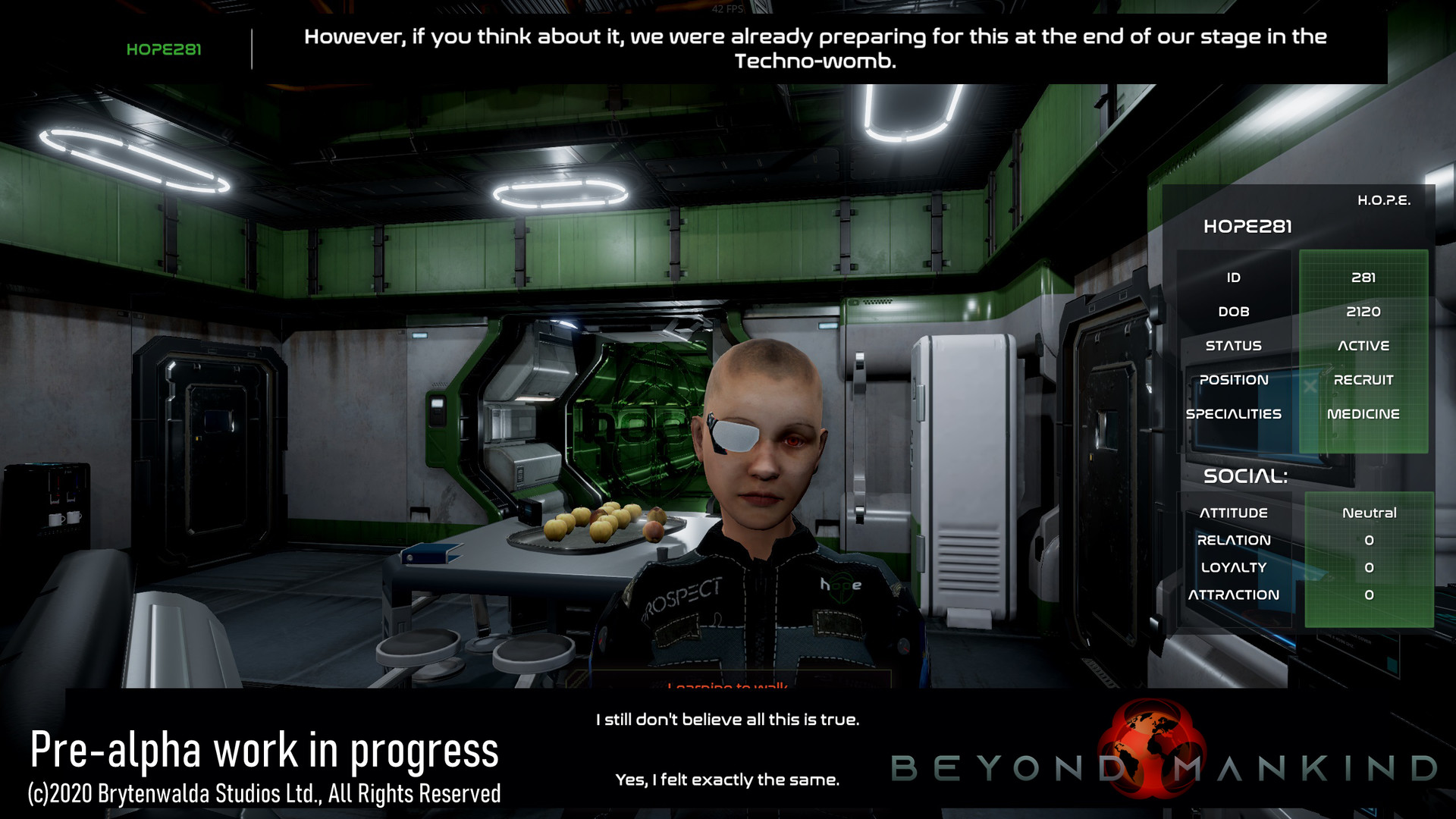
Task: Click the RECRUIT position value
Action: [1364, 379]
